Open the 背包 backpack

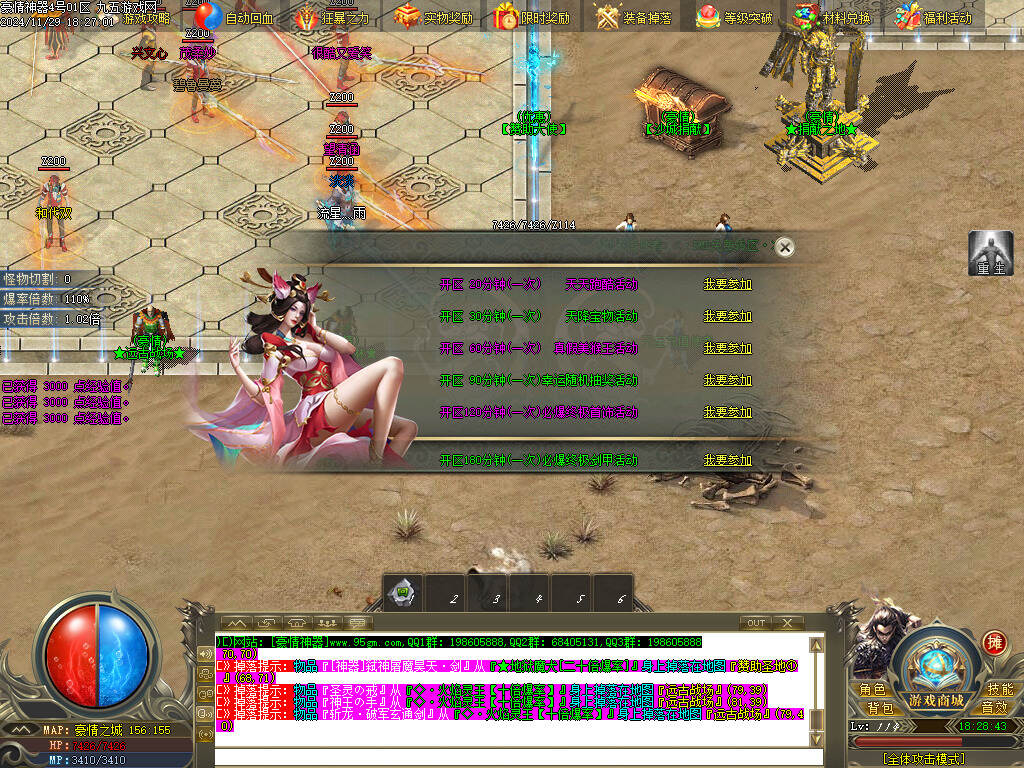pos(880,708)
